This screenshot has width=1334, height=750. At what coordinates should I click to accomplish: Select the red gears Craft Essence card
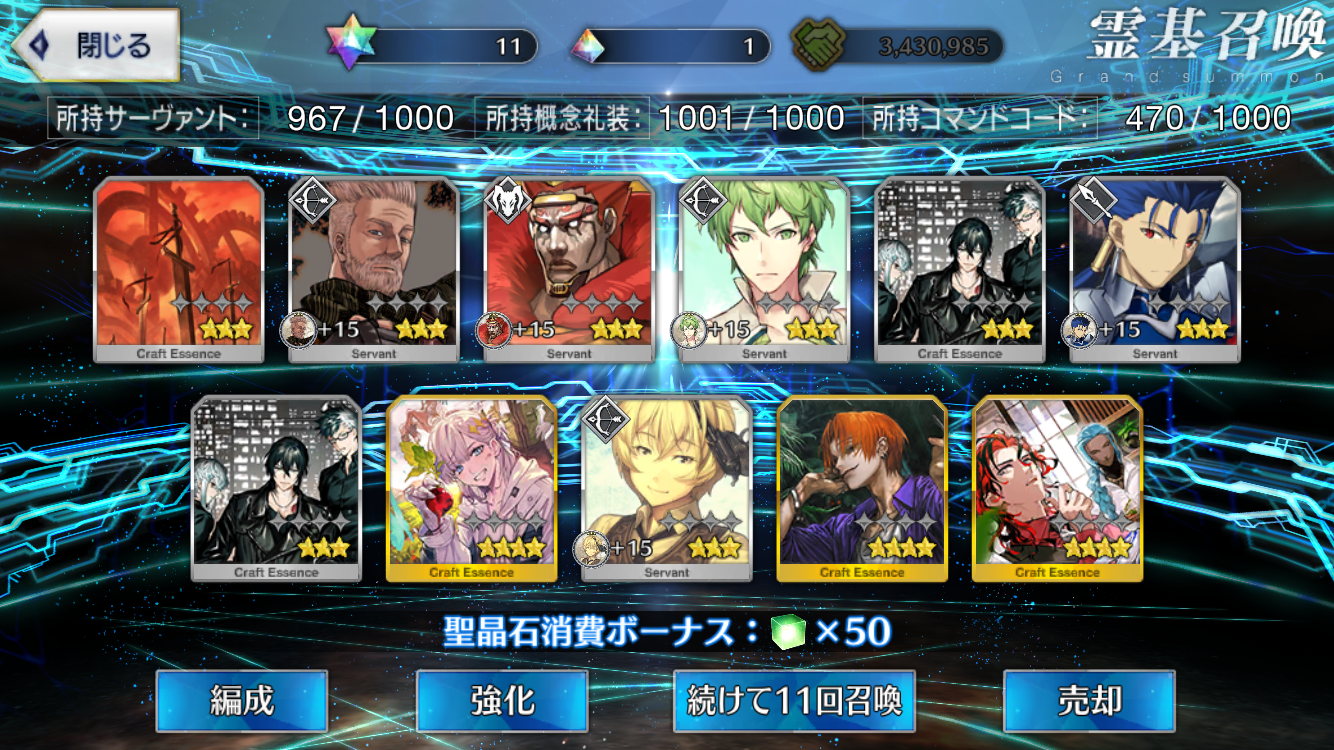(x=179, y=268)
